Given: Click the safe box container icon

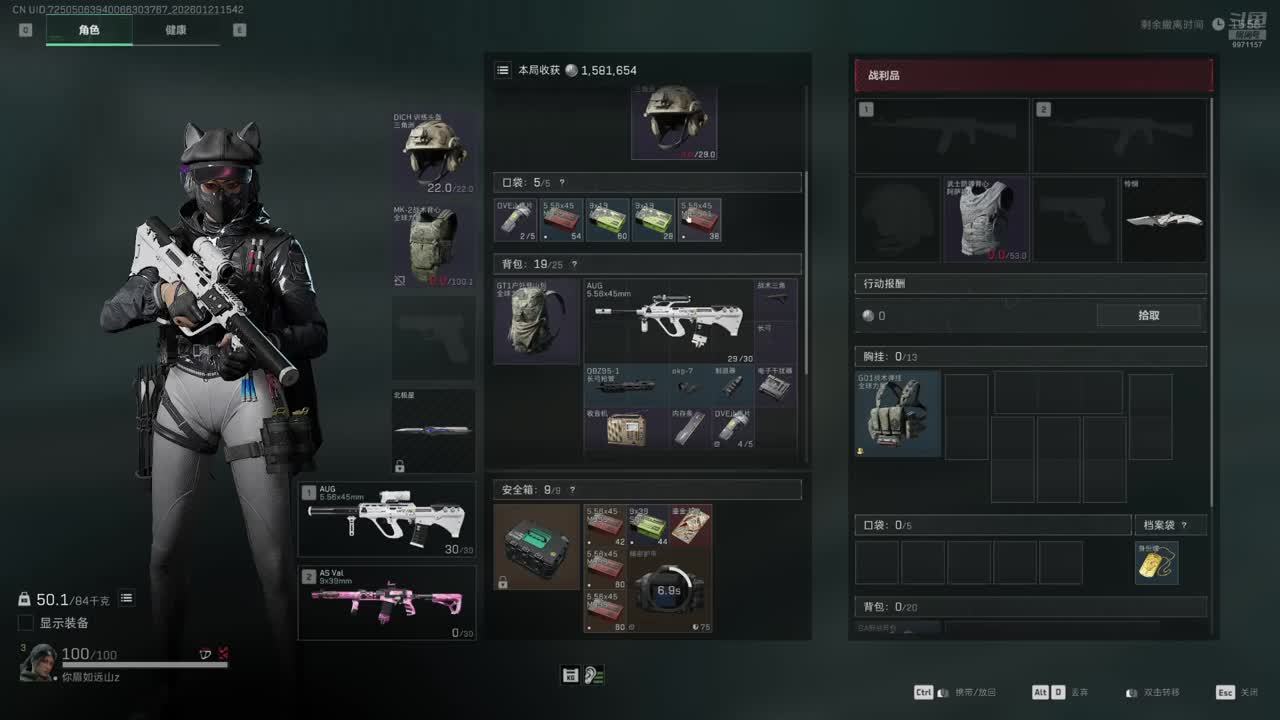Looking at the screenshot, I should click(537, 547).
